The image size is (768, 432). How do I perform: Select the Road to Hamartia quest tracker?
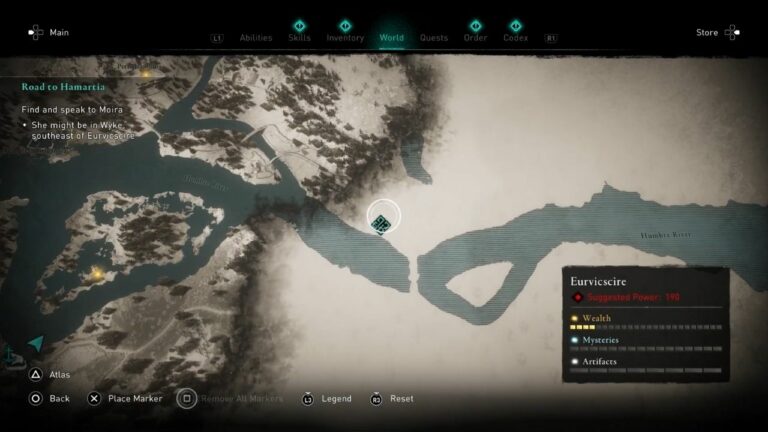(66, 87)
